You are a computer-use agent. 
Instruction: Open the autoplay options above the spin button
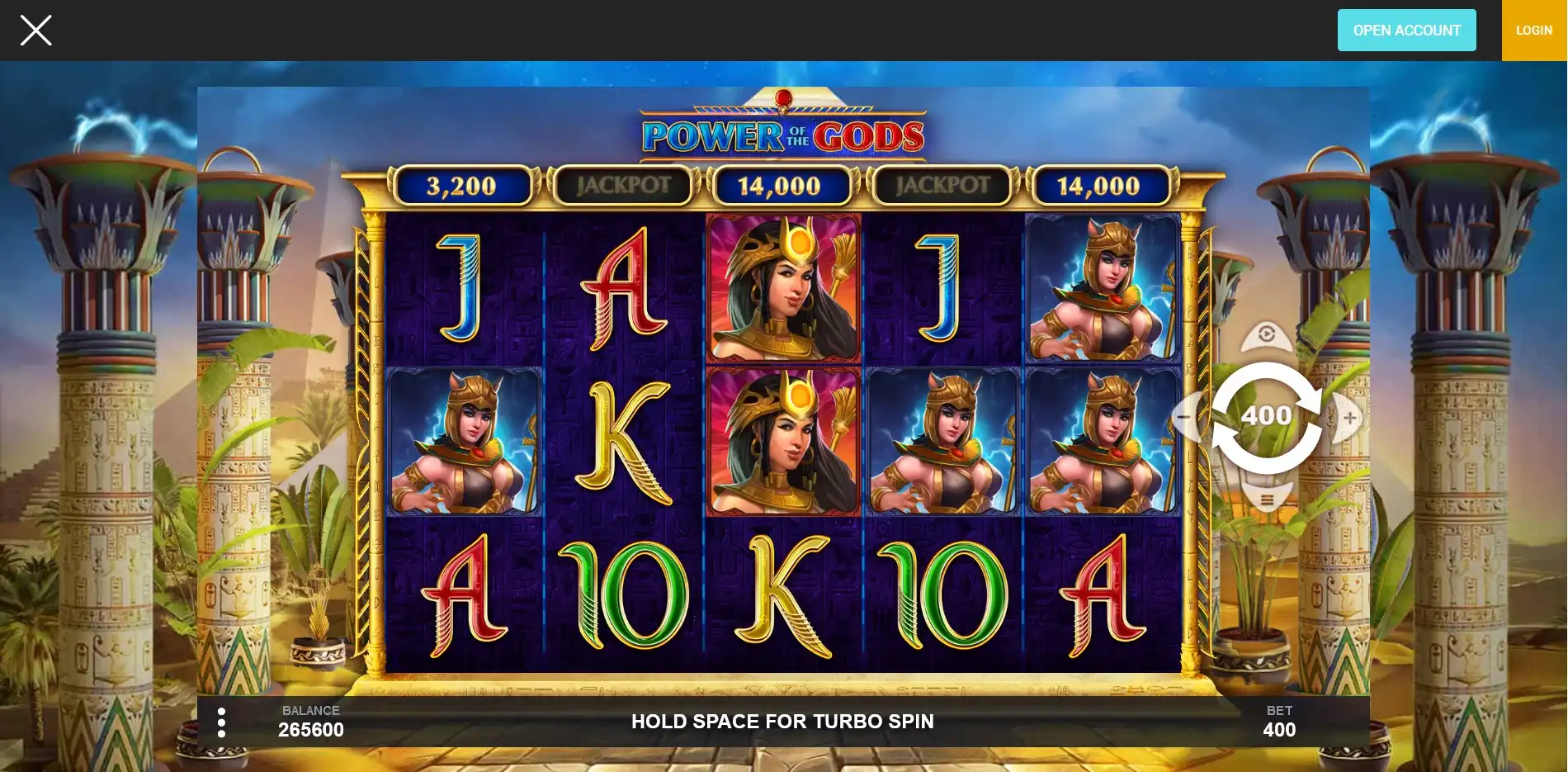coord(1266,335)
